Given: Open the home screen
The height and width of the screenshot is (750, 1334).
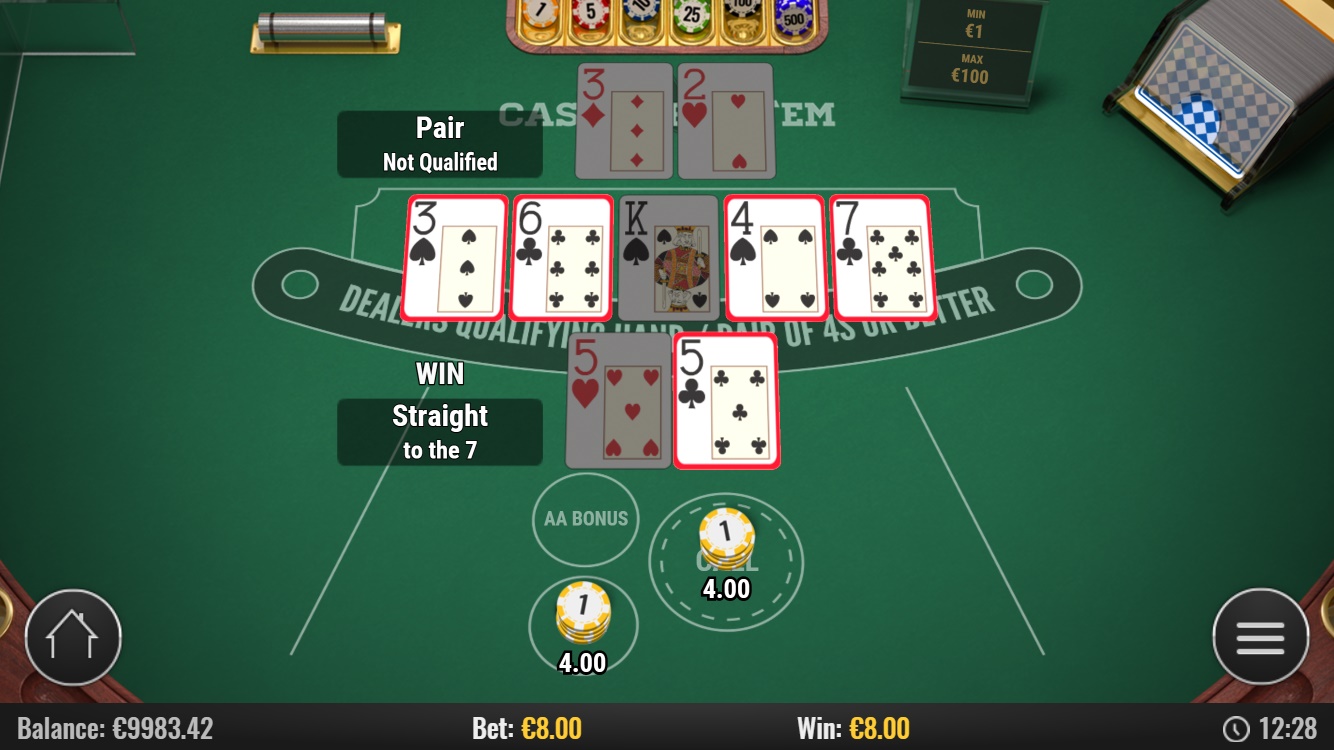Looking at the screenshot, I should pyautogui.click(x=74, y=636).
